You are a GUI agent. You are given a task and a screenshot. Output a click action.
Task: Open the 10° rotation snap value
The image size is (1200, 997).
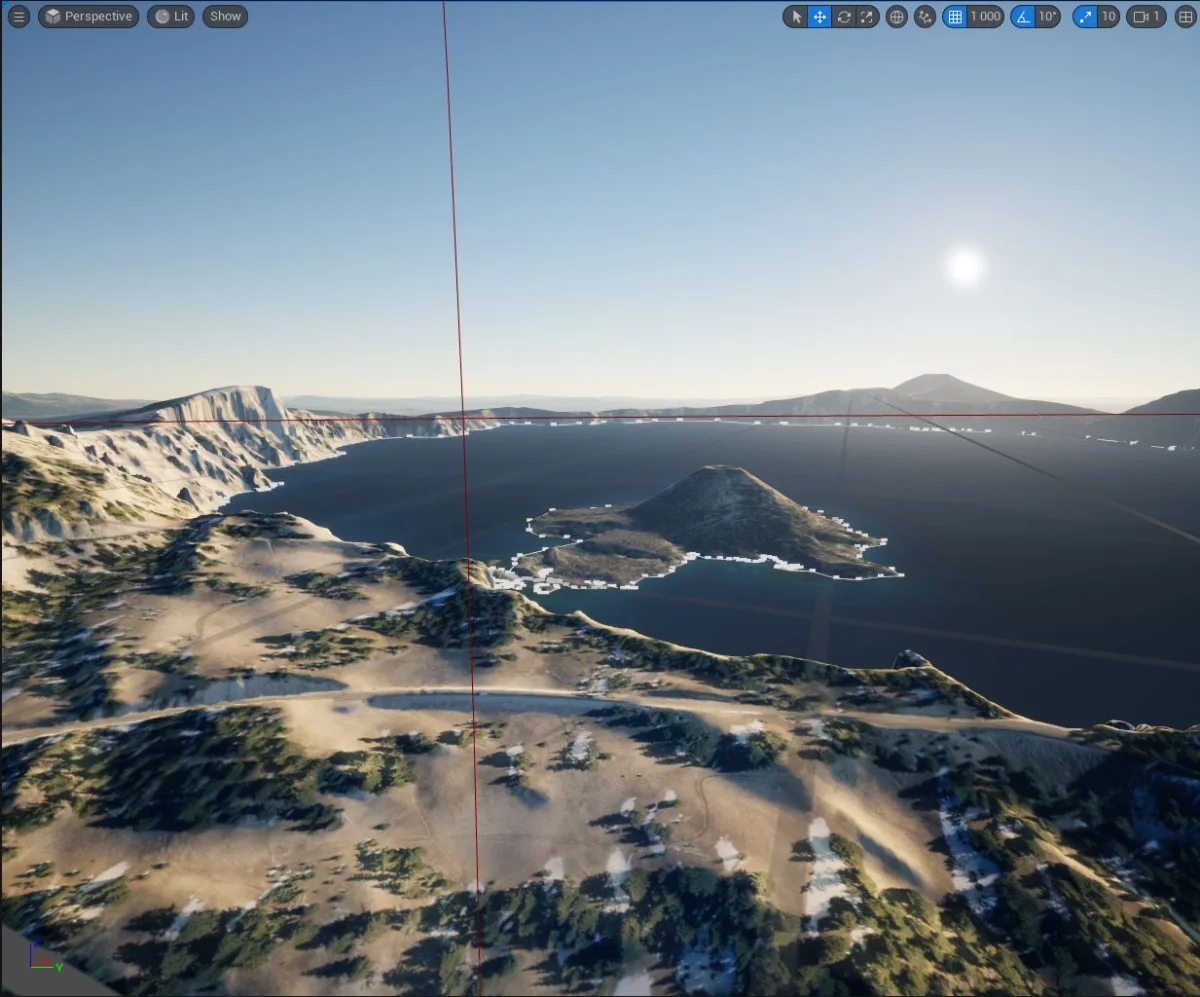[1047, 16]
